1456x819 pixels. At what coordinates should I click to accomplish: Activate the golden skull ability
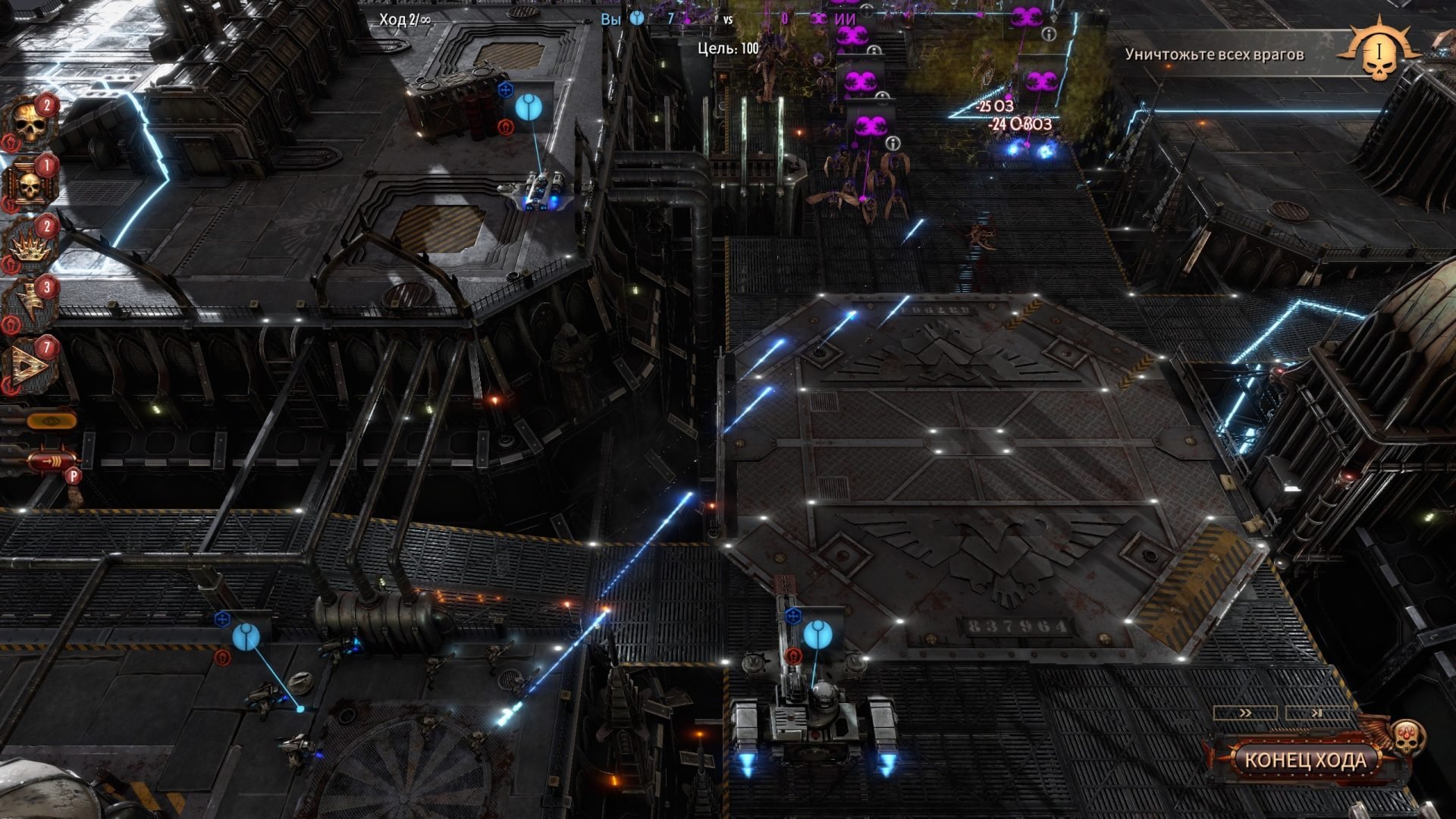coord(29,124)
